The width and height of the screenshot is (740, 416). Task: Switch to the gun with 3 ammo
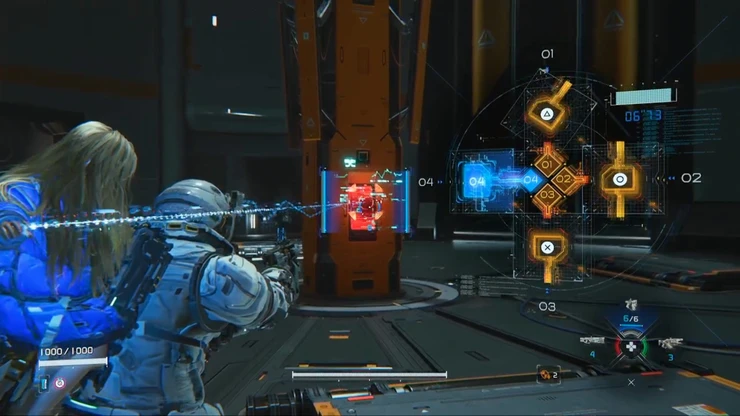(x=668, y=343)
